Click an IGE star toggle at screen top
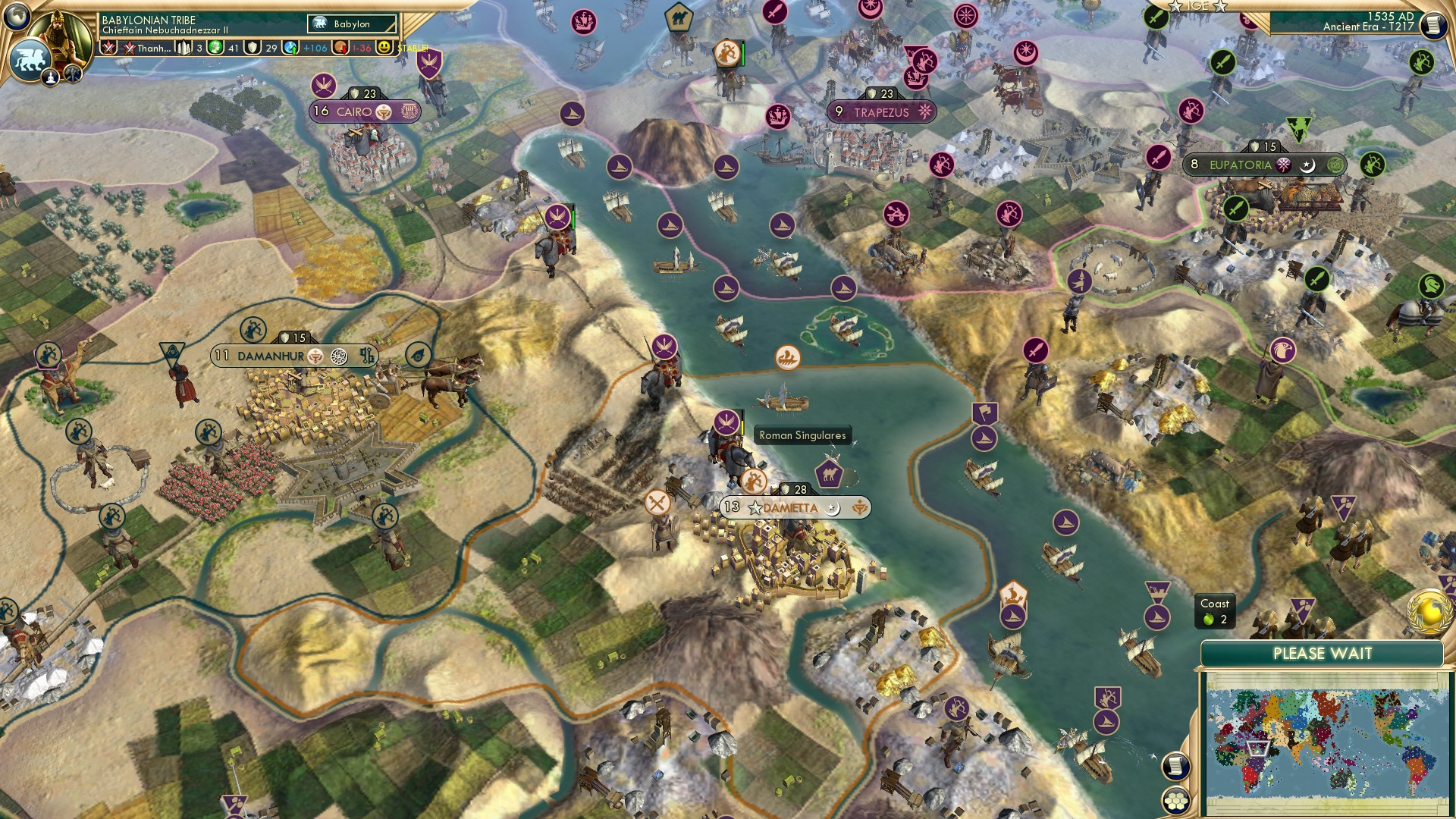The image size is (1456, 819). 1177,6
